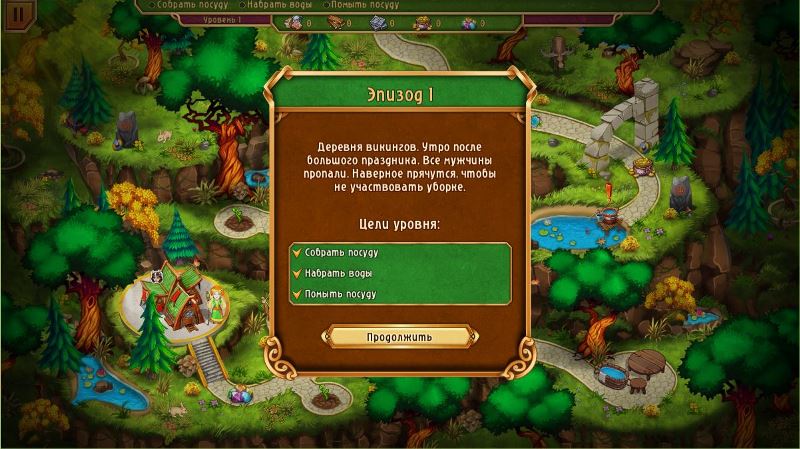
Task: Click the Продолжить button
Action: (399, 337)
